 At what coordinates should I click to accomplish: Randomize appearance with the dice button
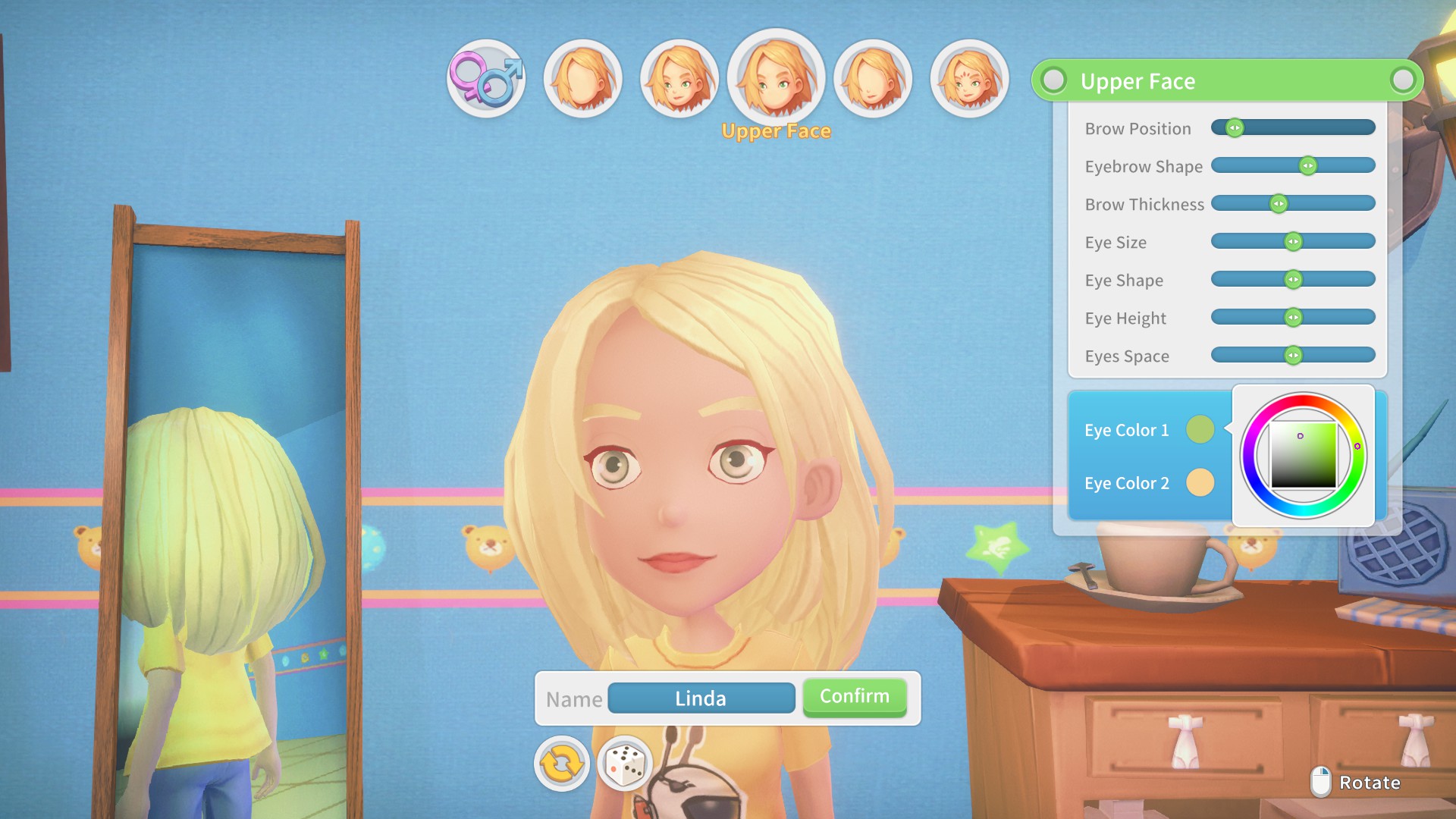click(625, 764)
